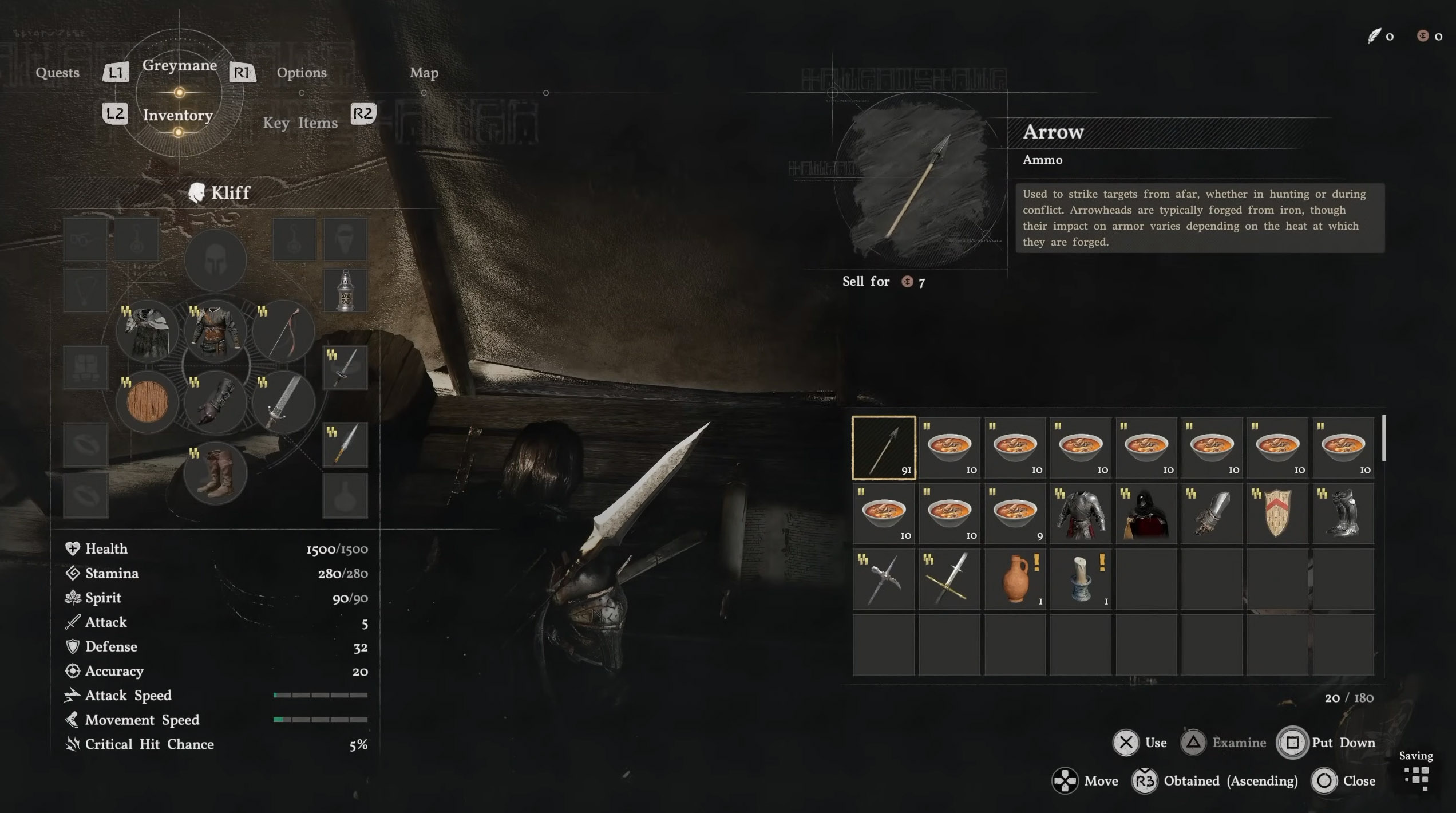Pick the orange clay jug item

click(x=1015, y=579)
